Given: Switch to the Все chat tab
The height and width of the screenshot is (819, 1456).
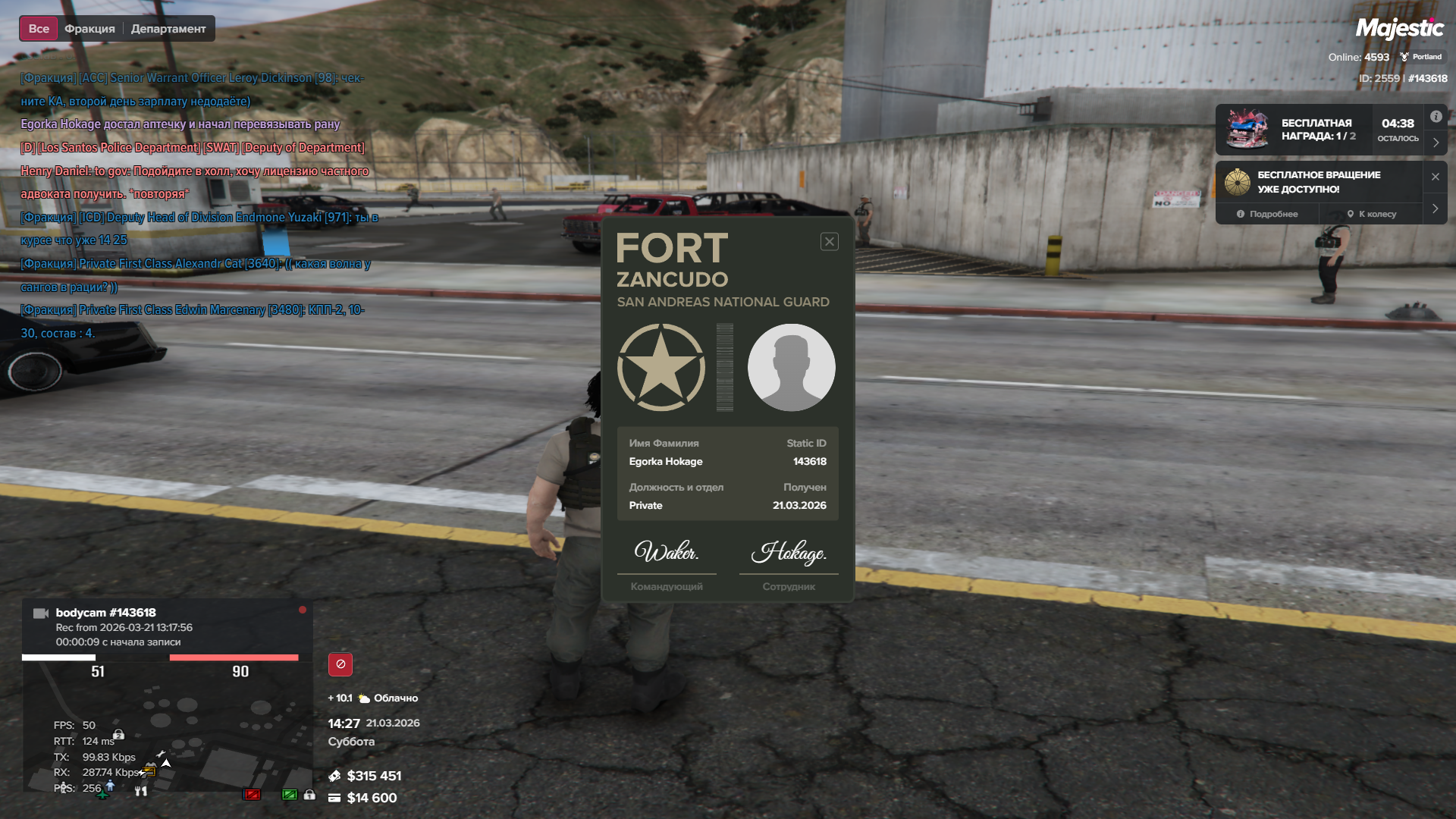Looking at the screenshot, I should (39, 29).
